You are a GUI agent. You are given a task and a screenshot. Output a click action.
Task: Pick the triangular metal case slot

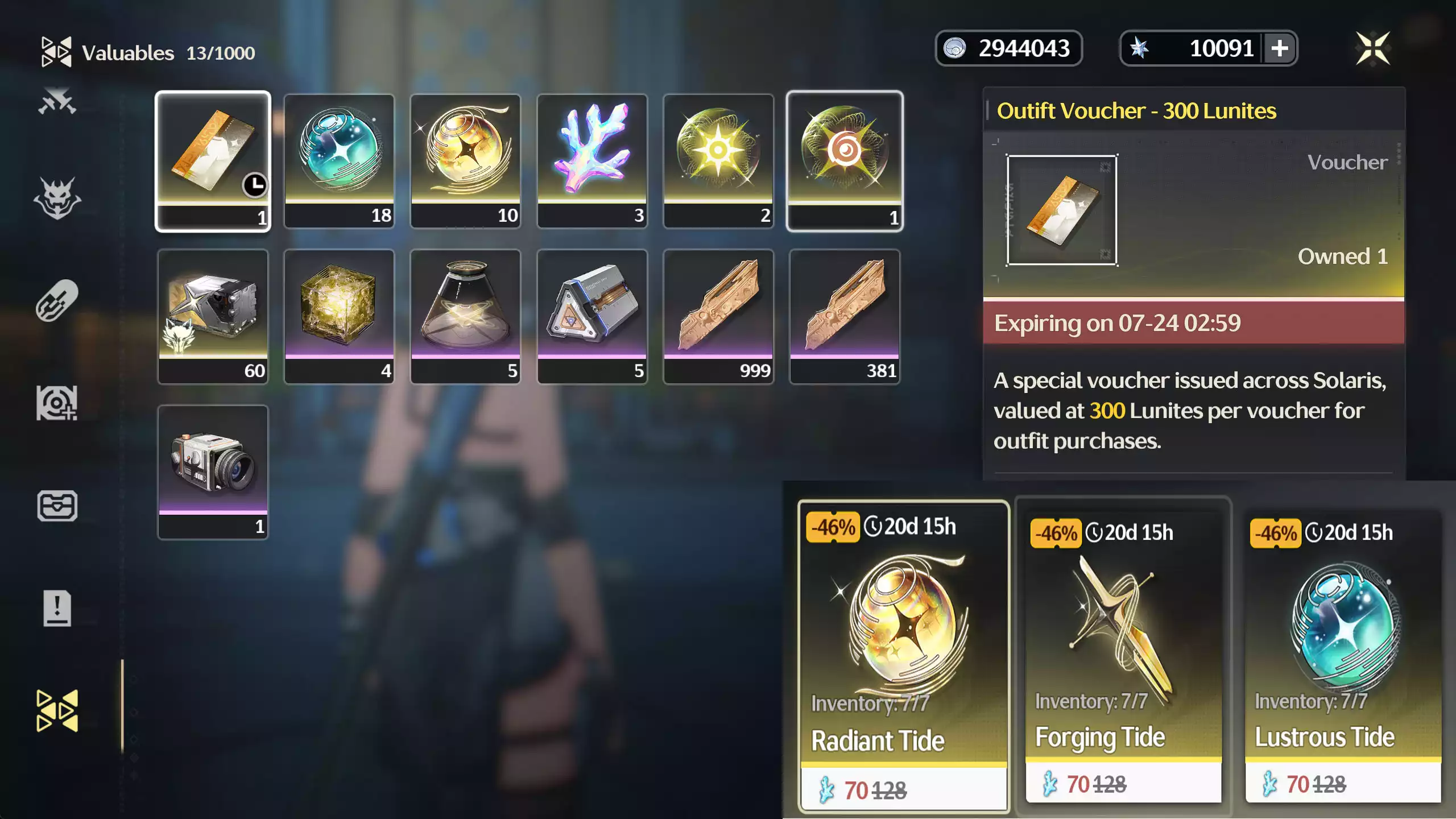pos(592,316)
